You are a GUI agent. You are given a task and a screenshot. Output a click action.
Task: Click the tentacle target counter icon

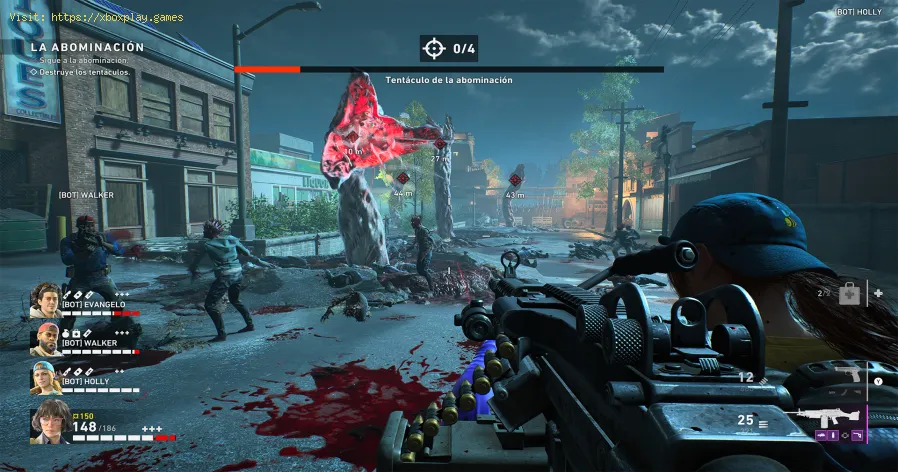point(433,48)
